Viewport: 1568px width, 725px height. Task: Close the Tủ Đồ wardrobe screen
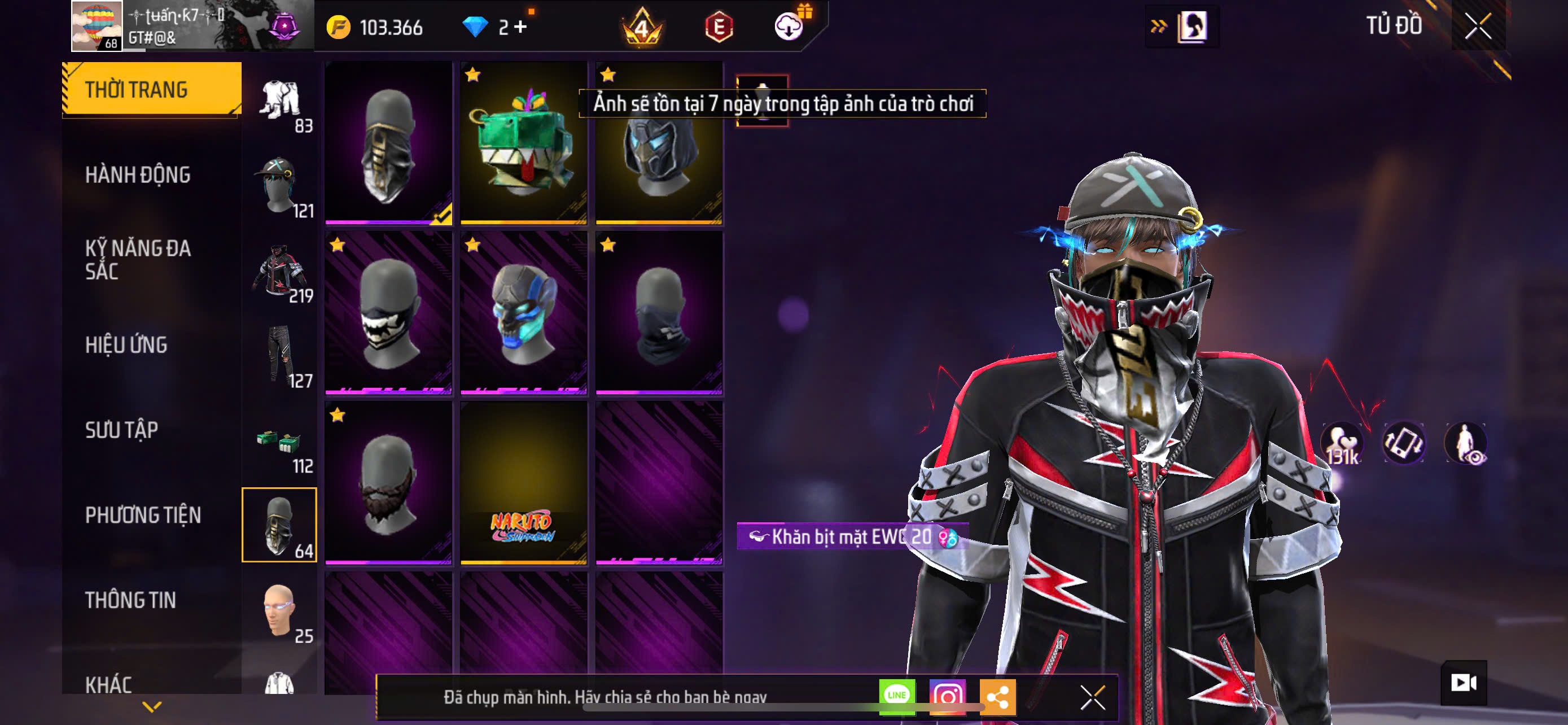[x=1477, y=26]
